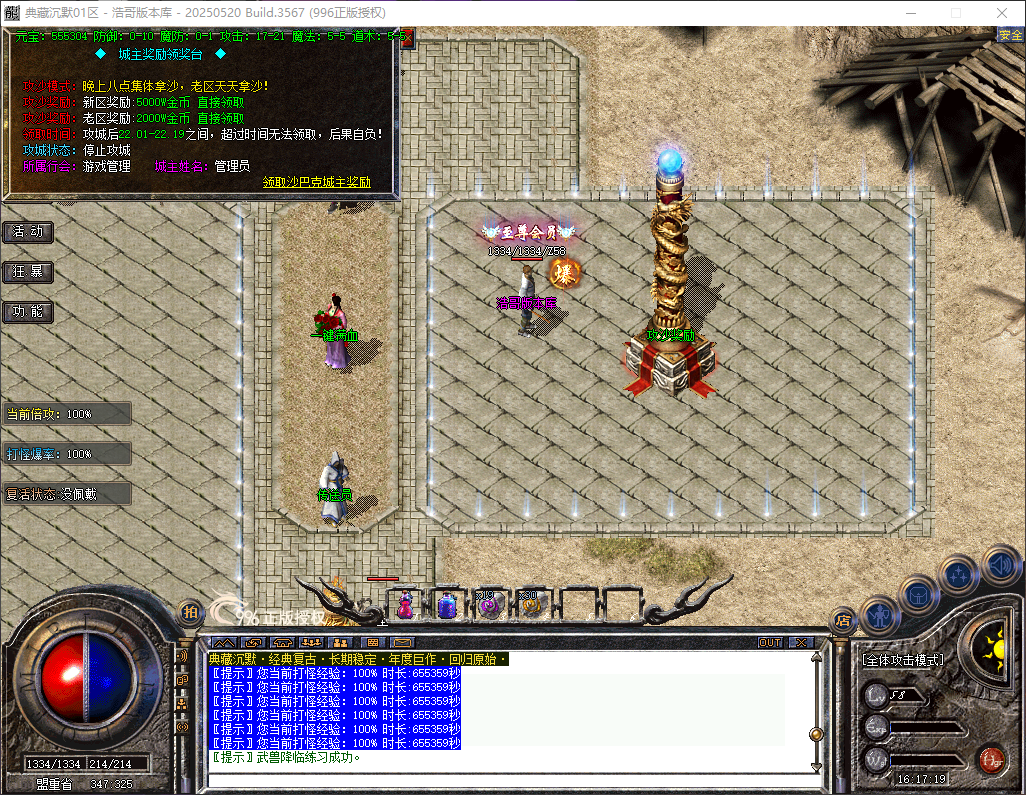Claim the 领取沙巴克城主奖励 reward link
1026x795 pixels.
[316, 183]
